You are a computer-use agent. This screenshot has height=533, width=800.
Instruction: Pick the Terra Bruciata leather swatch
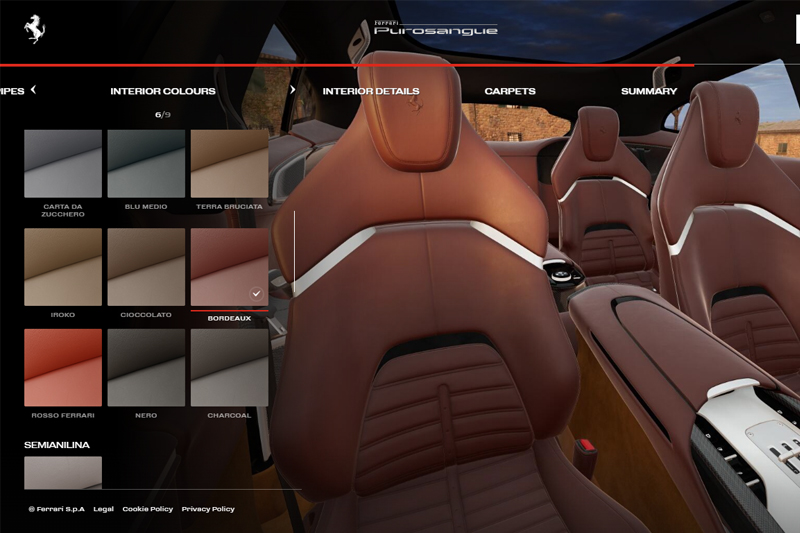click(229, 163)
